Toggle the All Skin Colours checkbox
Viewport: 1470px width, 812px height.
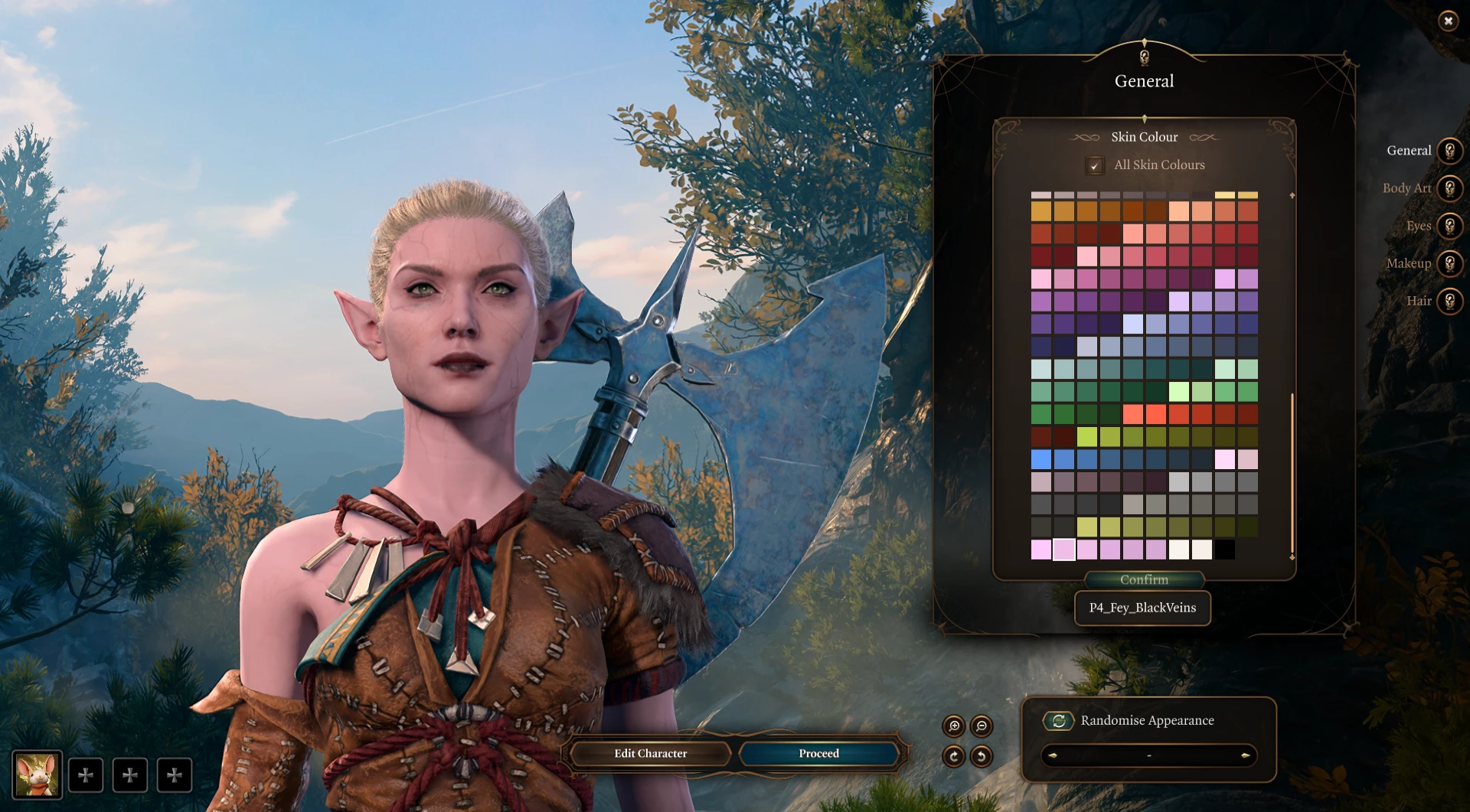pos(1095,165)
